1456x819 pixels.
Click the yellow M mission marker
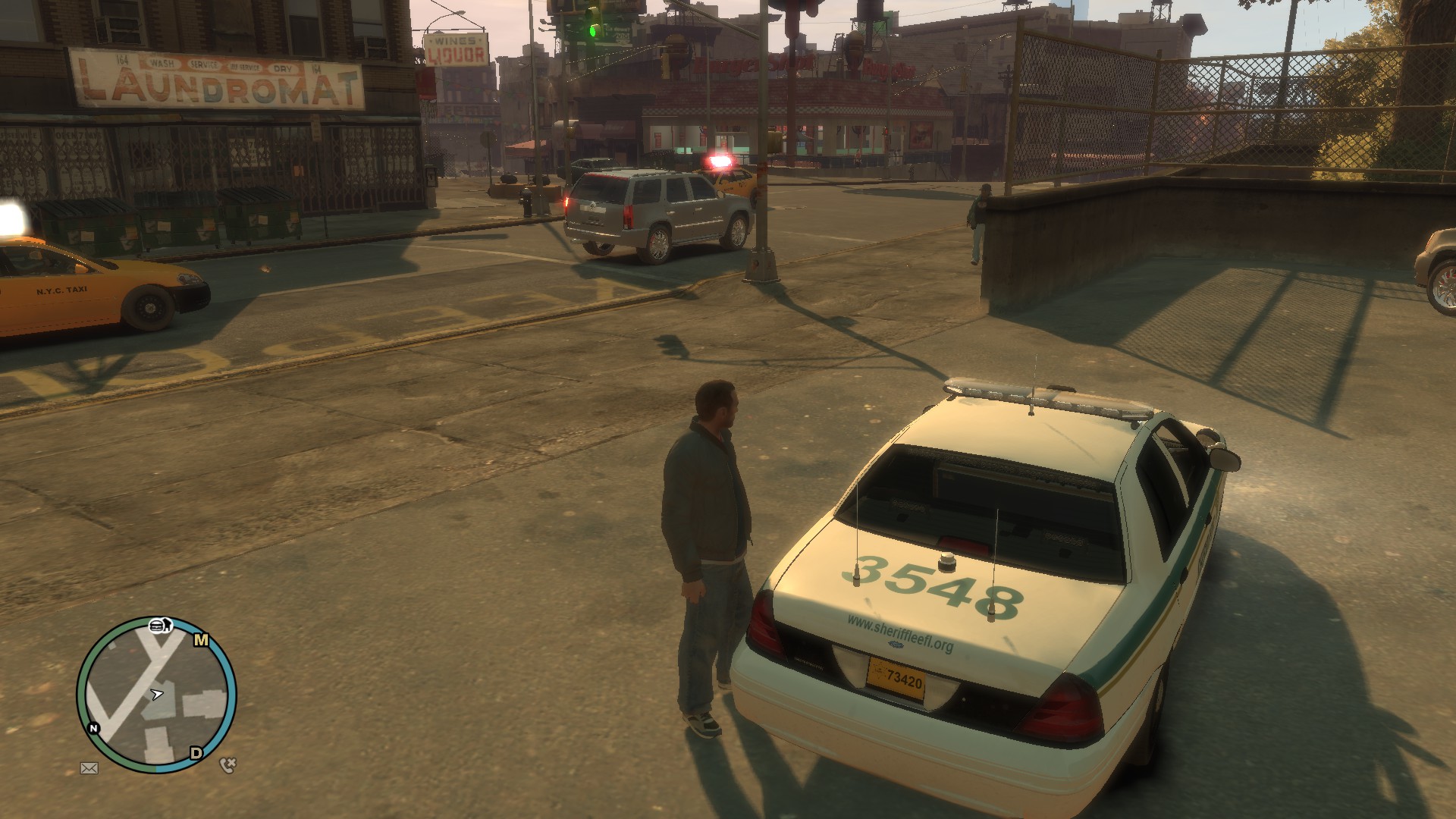(x=201, y=640)
